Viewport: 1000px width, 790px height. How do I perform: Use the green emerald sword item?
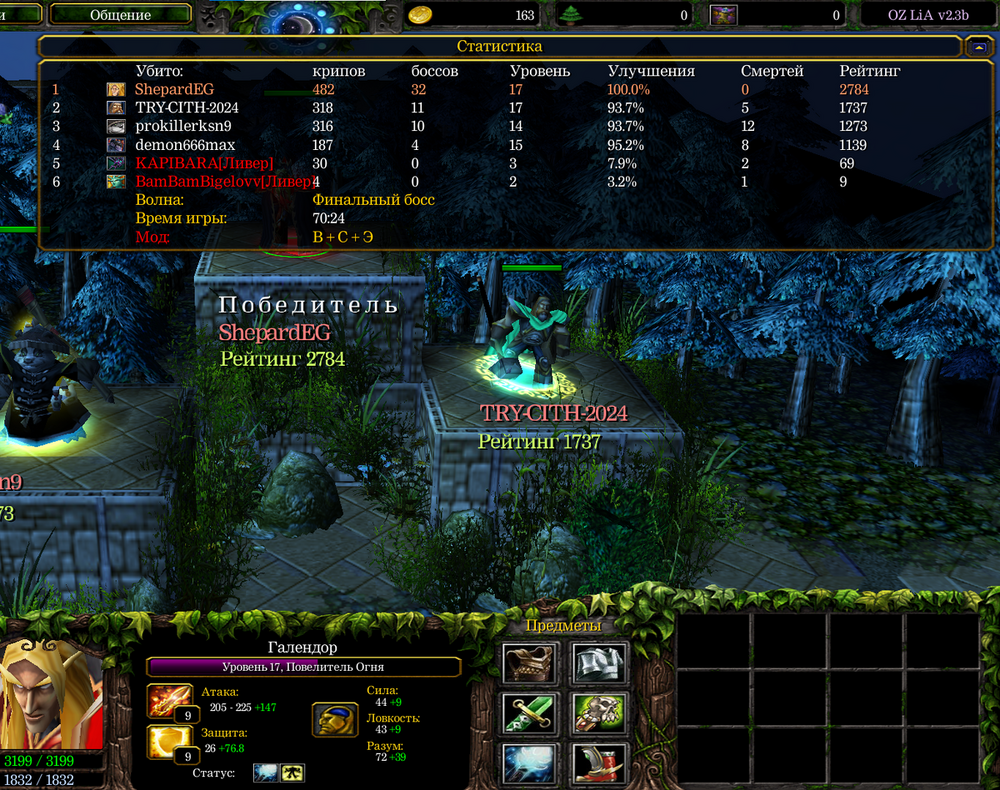[x=528, y=713]
